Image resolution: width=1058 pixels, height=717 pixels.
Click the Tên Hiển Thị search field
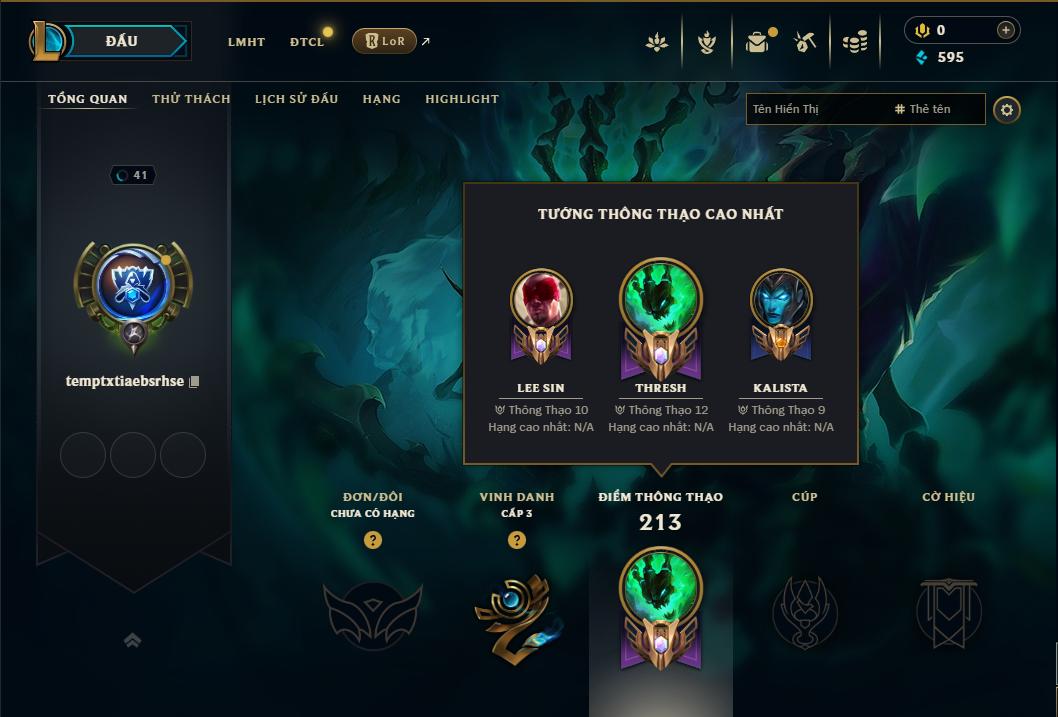click(x=816, y=109)
